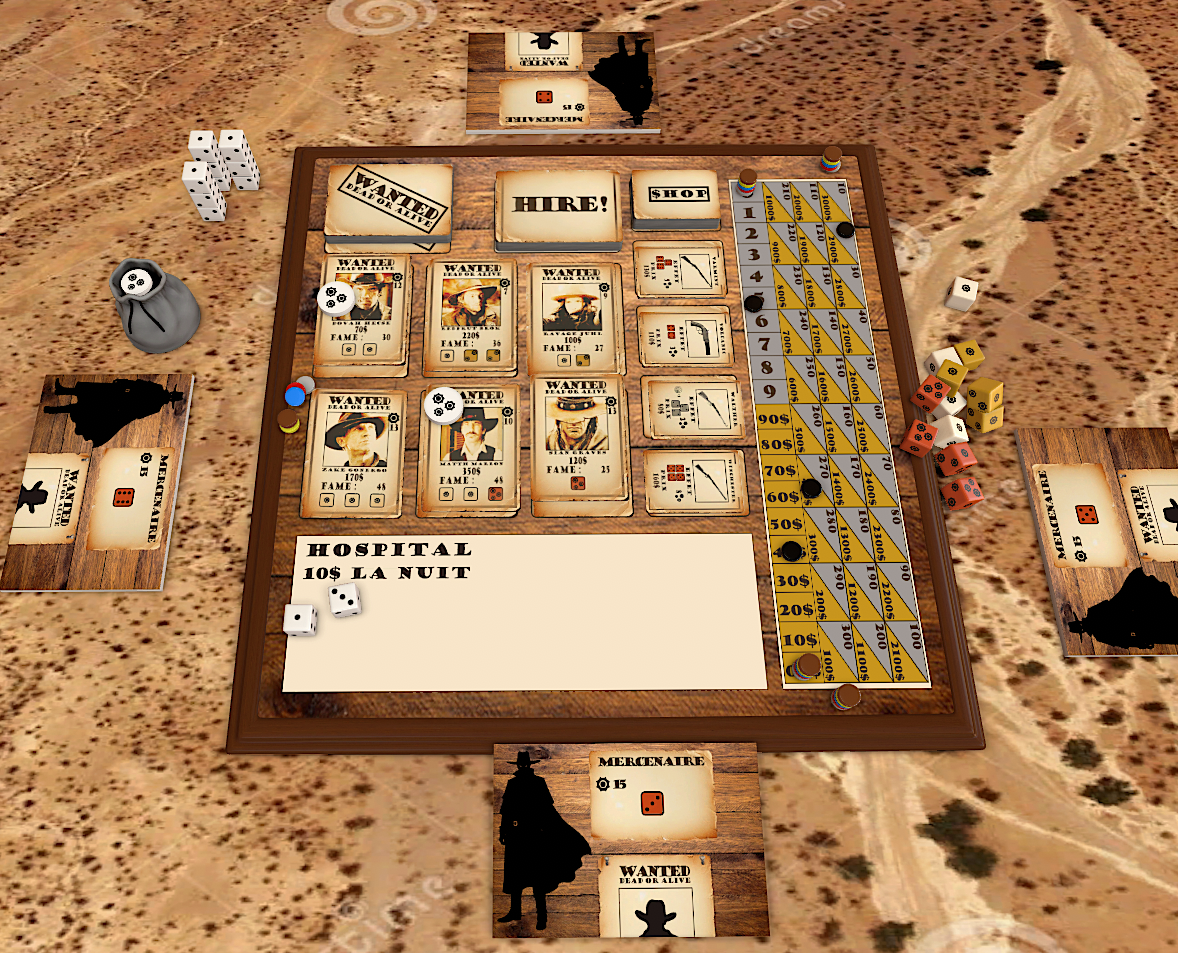The height and width of the screenshot is (953, 1178).
Task: Open the $HOP card deck
Action: pyautogui.click(x=676, y=195)
